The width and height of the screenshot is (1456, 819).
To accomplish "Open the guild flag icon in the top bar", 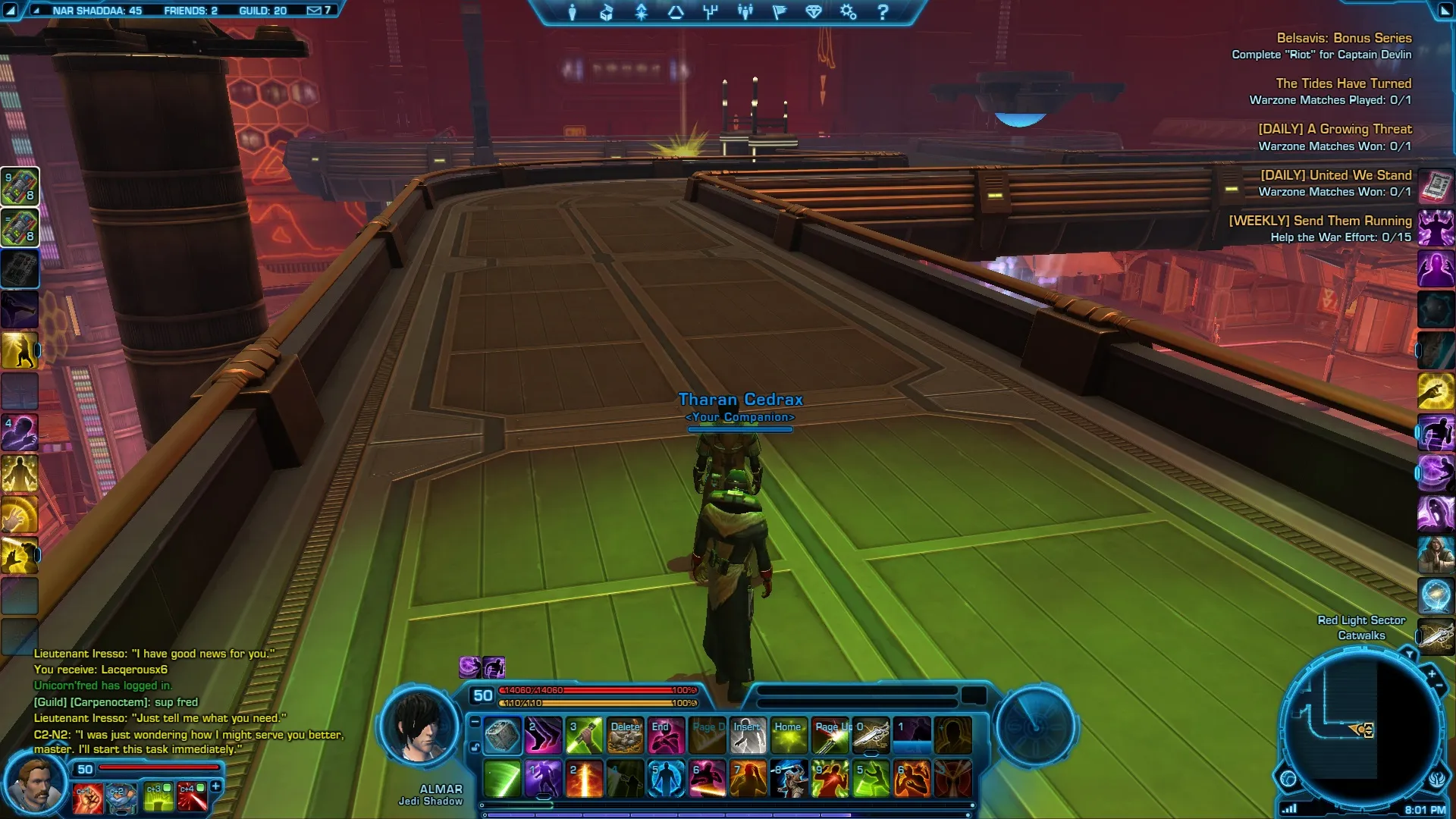I will (x=779, y=12).
